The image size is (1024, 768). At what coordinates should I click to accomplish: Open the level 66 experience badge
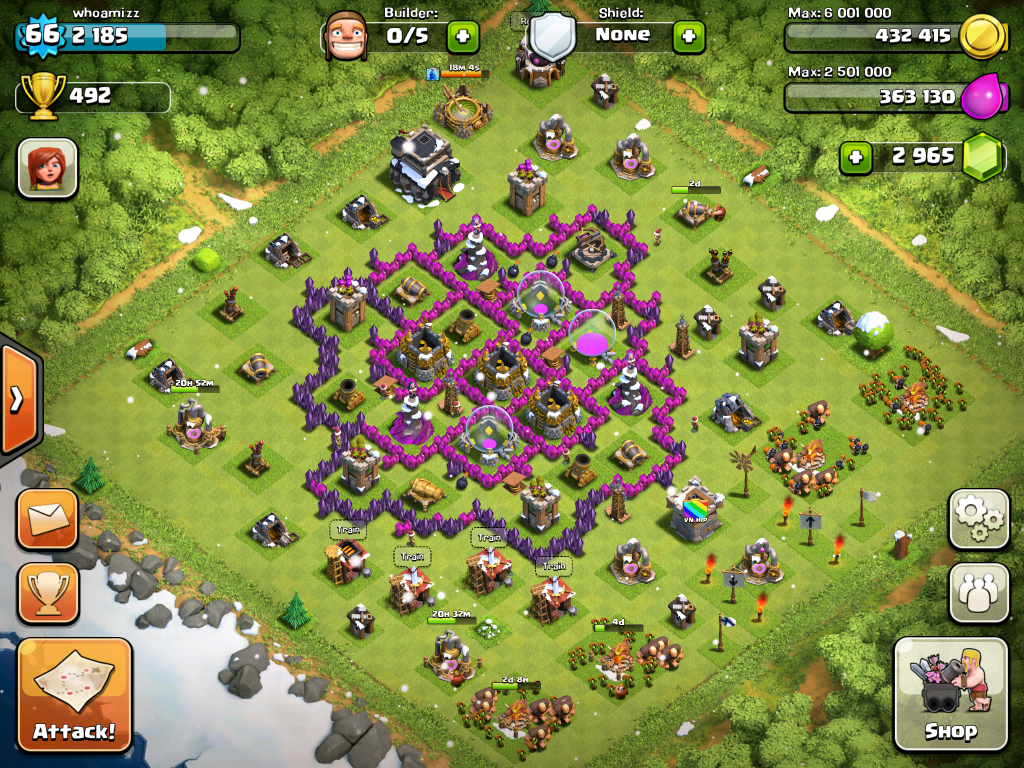[x=42, y=36]
